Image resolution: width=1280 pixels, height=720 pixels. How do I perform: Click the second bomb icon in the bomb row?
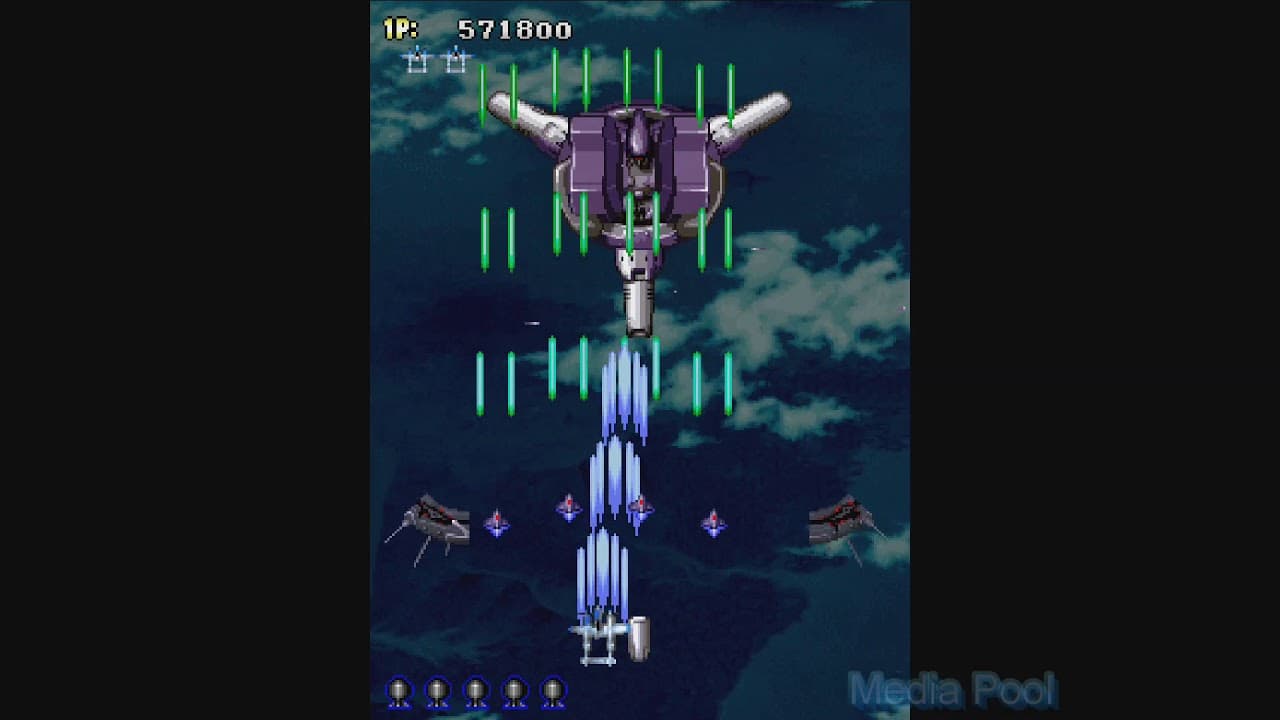point(438,690)
